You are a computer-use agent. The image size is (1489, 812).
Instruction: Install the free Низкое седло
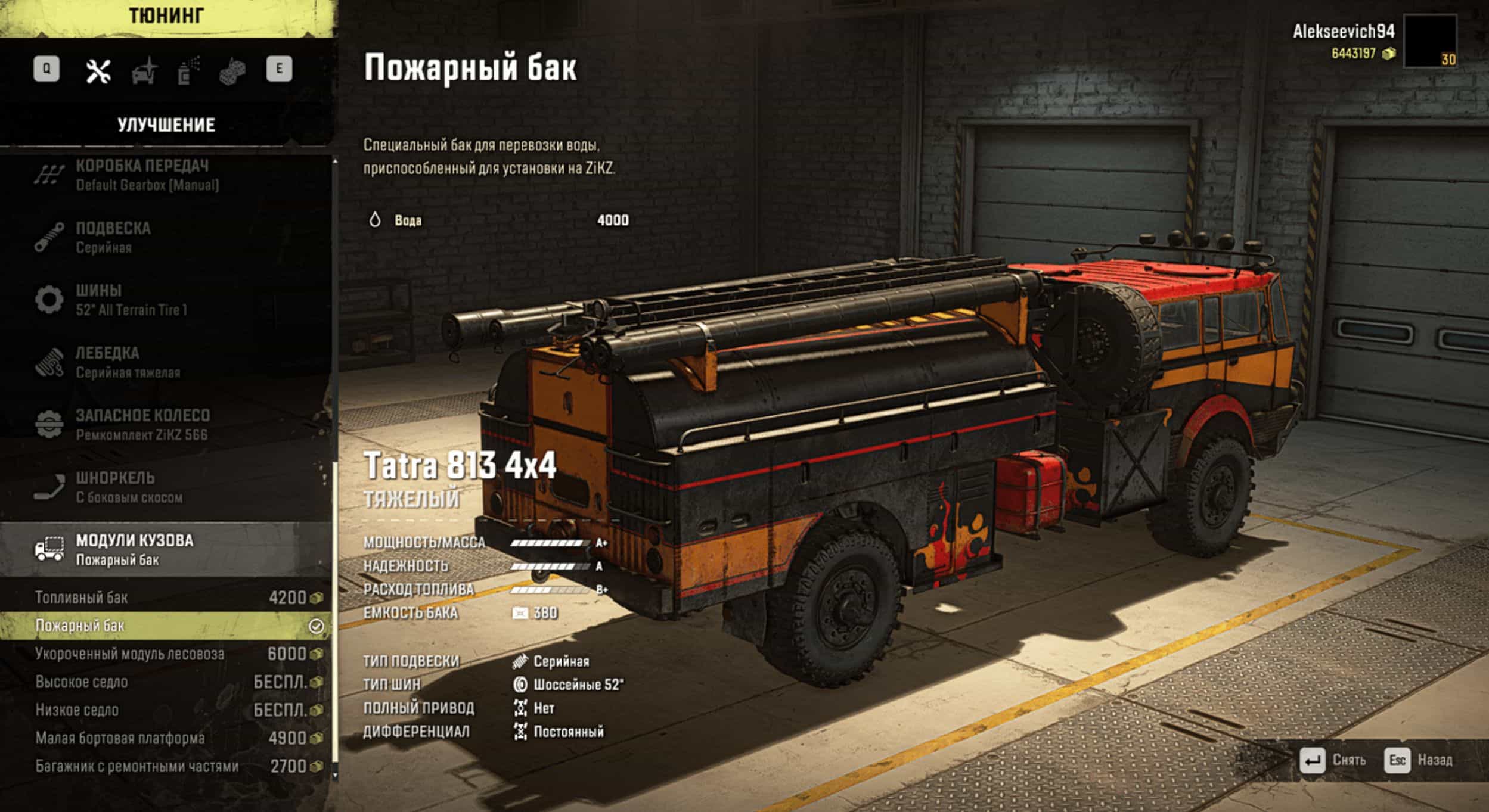(x=166, y=710)
